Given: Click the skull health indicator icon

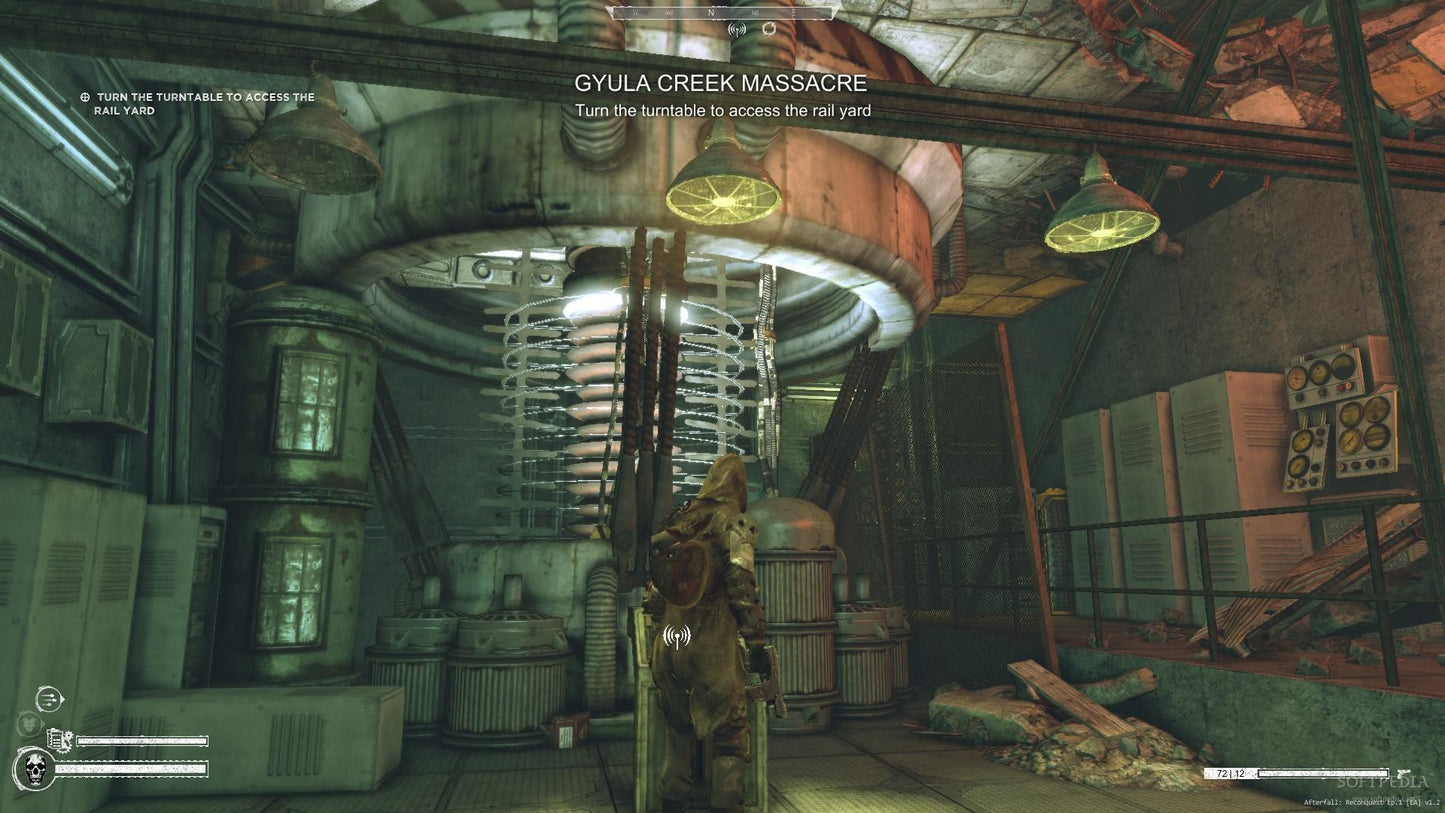Looking at the screenshot, I should click(35, 770).
